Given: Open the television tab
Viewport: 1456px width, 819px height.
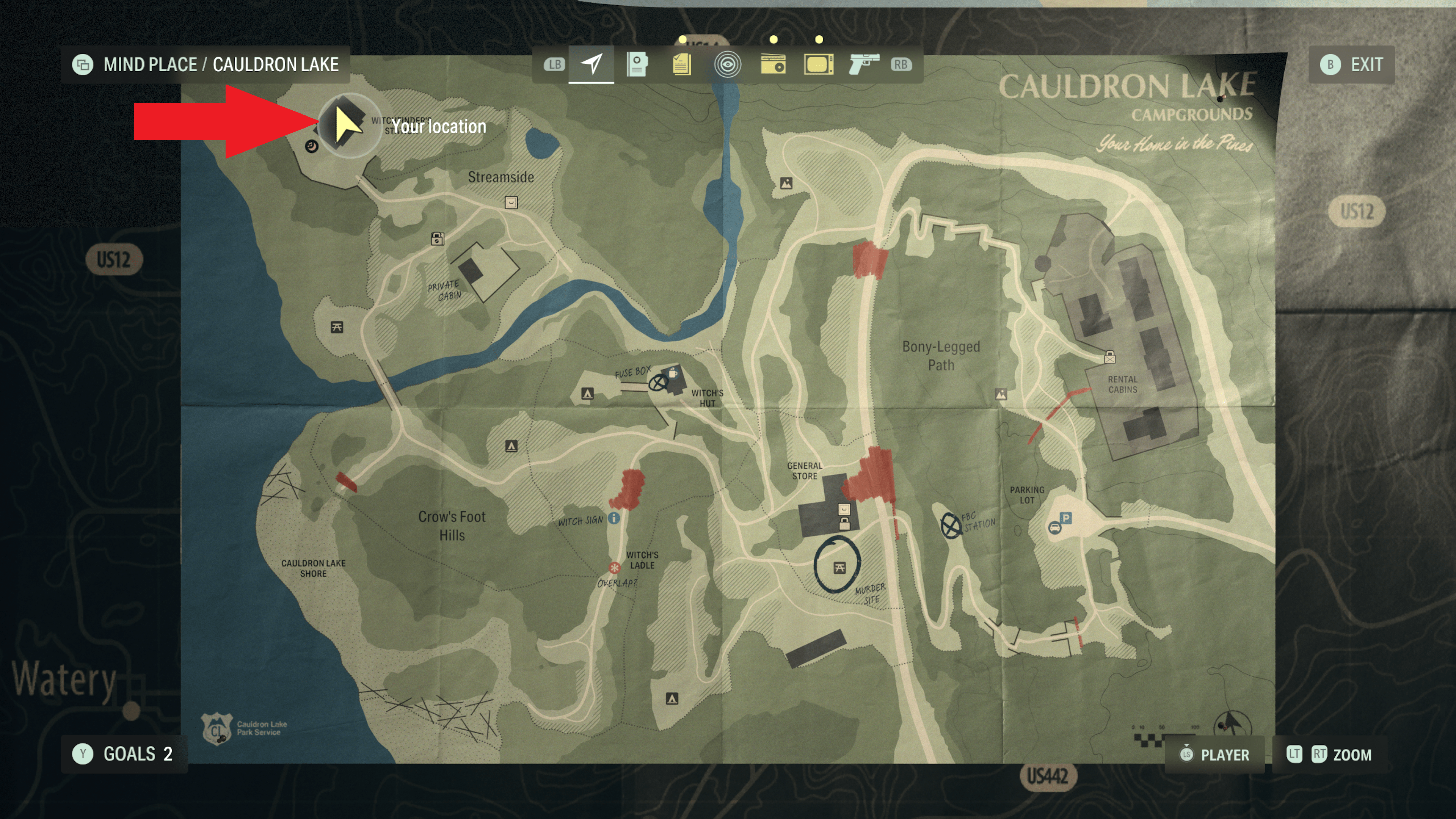Looking at the screenshot, I should click(x=818, y=64).
